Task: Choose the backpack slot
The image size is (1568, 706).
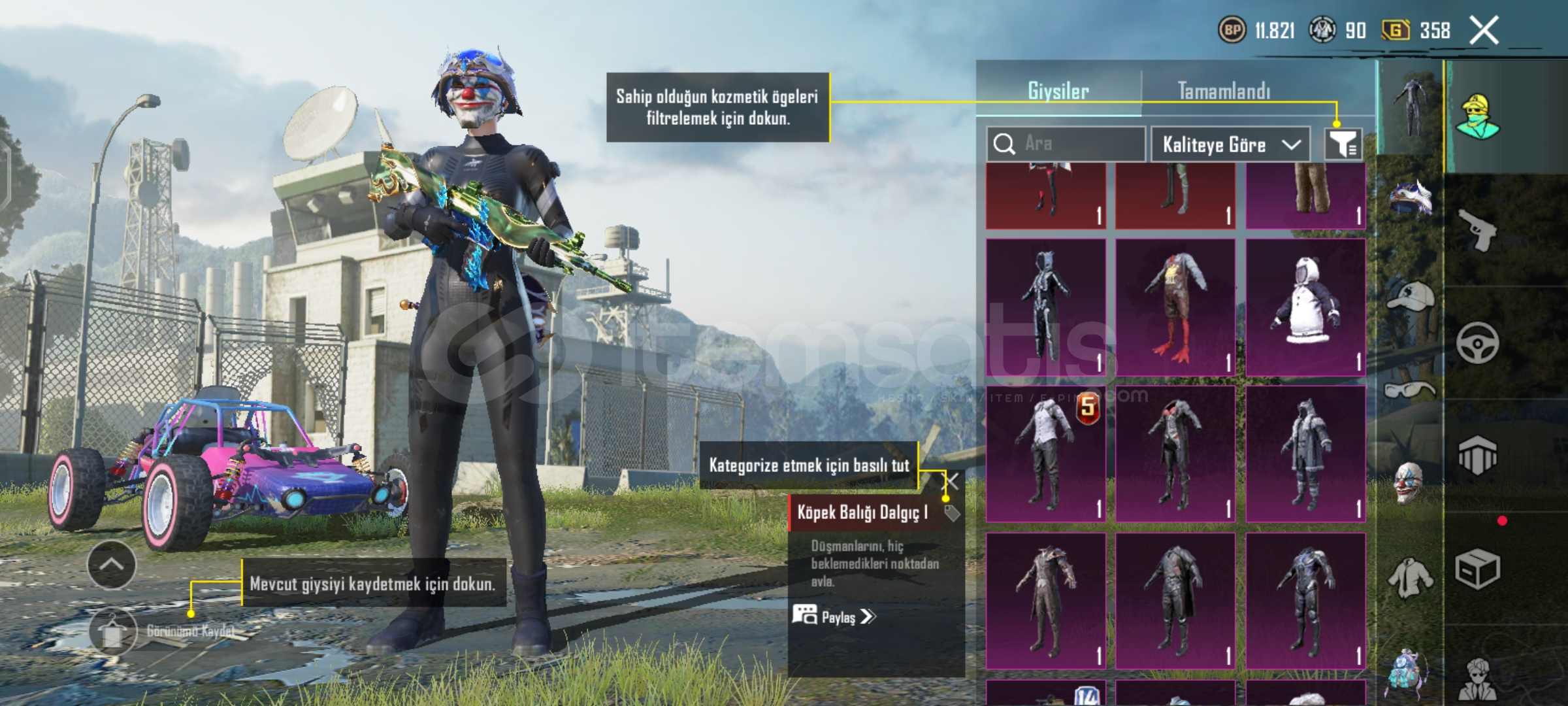Action: point(1408,673)
